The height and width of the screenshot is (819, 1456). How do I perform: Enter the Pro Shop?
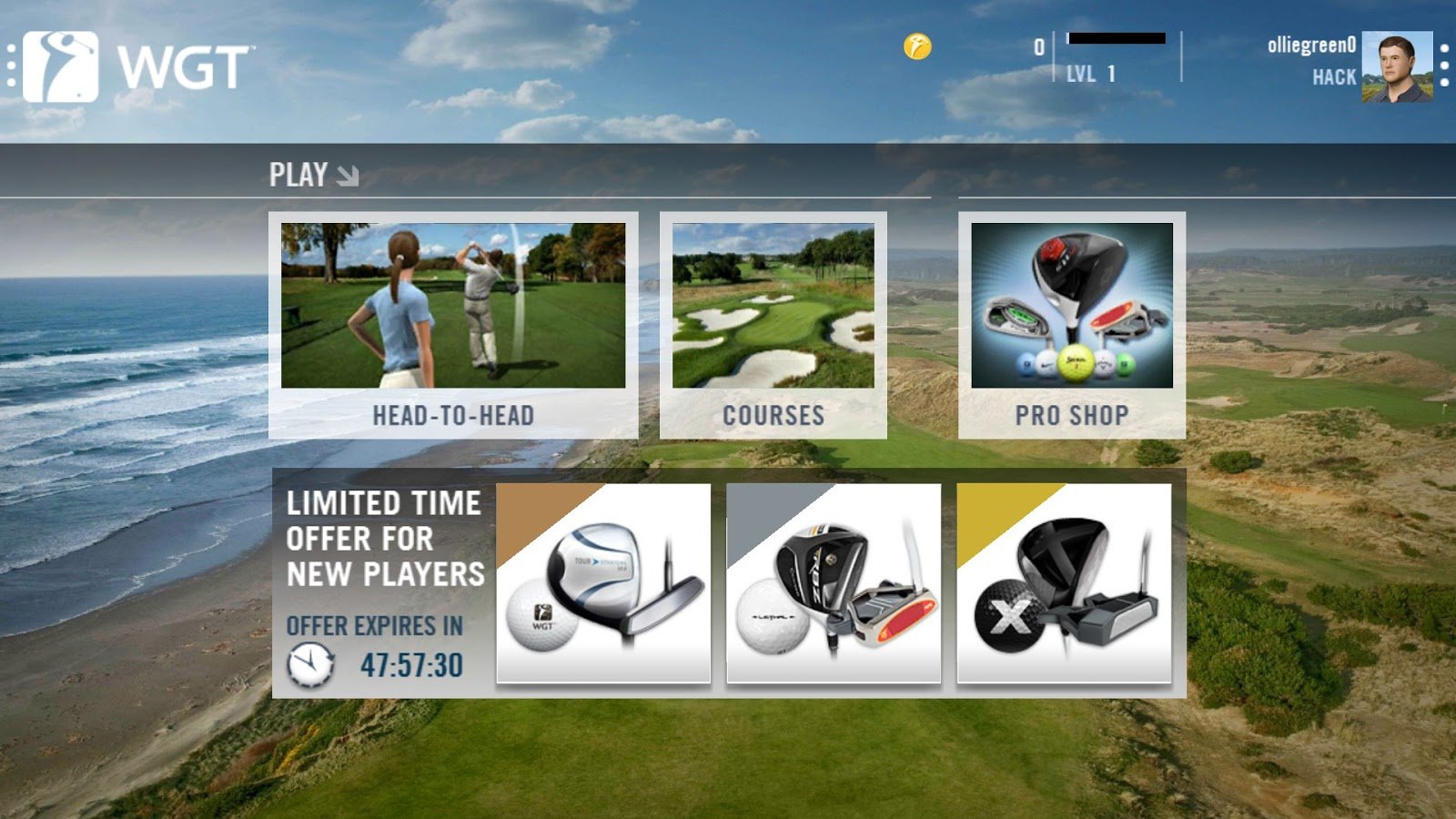click(1071, 325)
